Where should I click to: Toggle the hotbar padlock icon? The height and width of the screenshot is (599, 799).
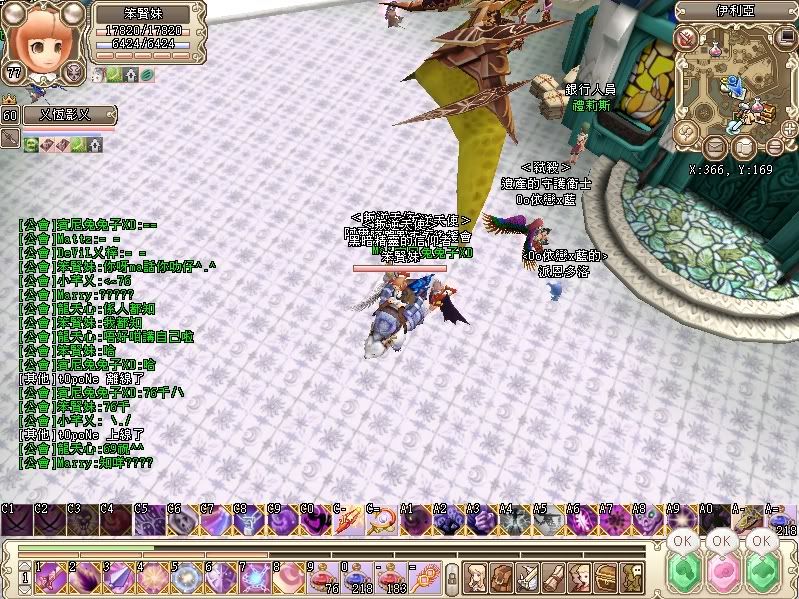[x=451, y=577]
